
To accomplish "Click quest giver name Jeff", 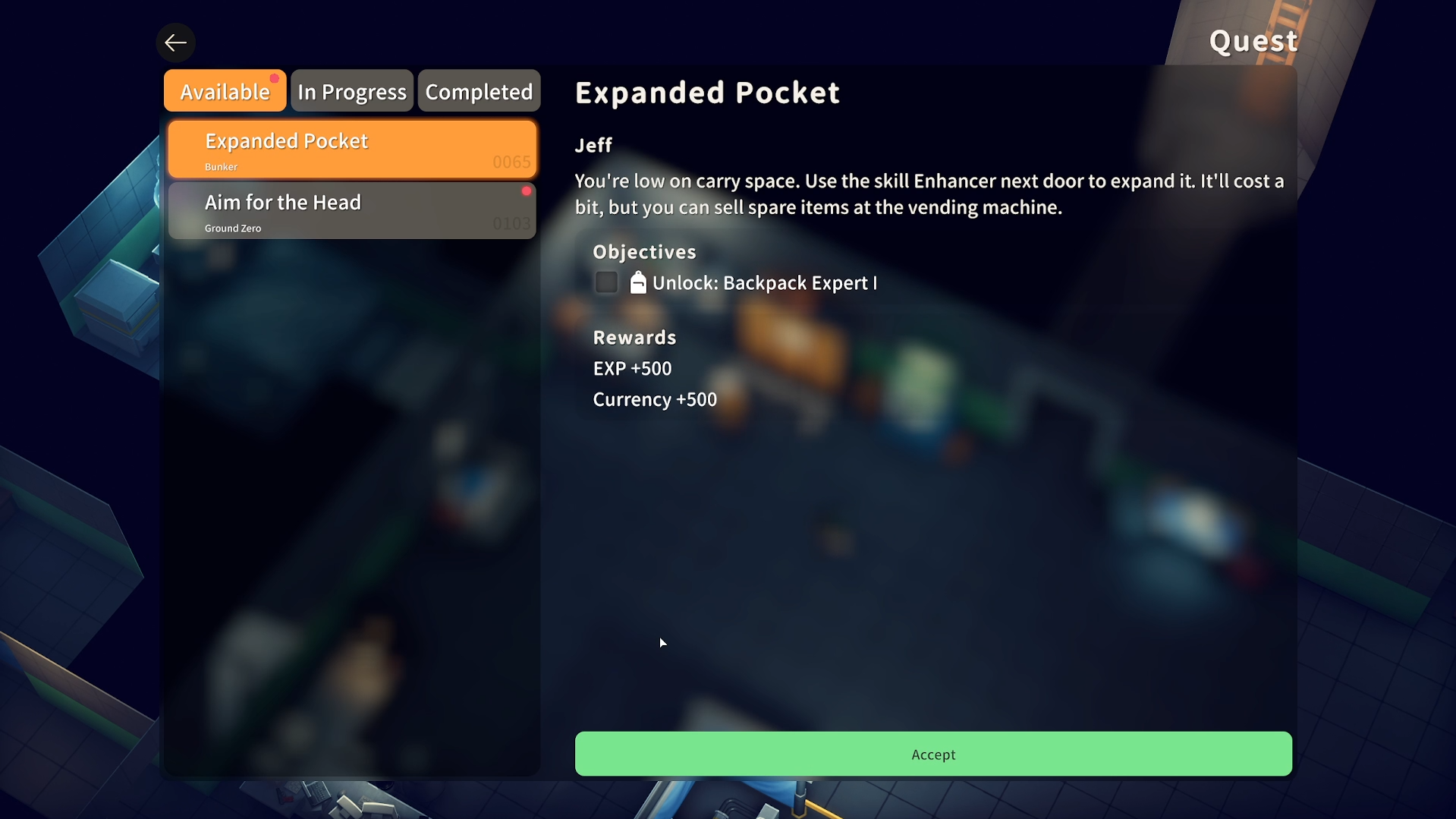I will point(593,145).
